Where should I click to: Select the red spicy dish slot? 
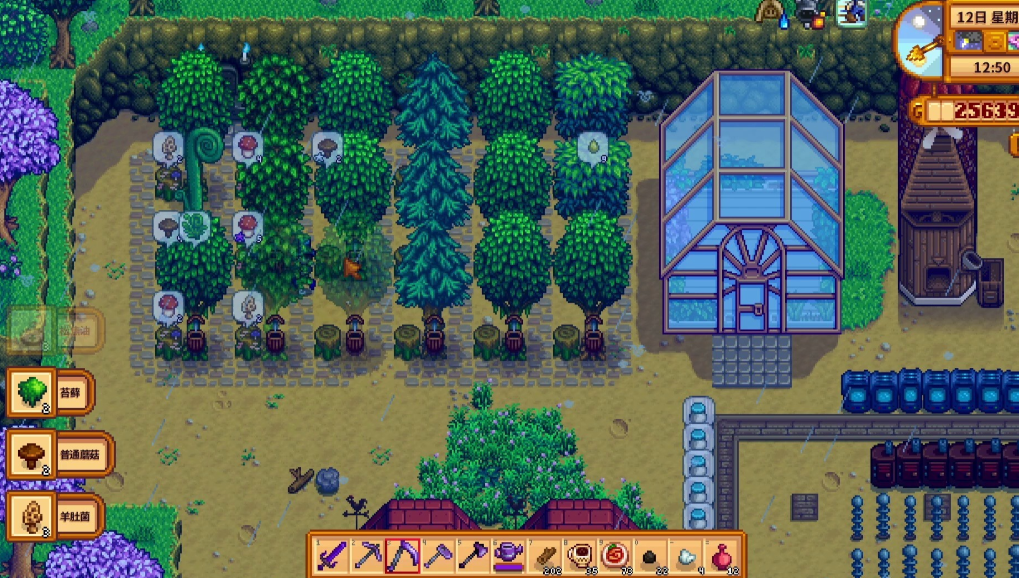[613, 555]
